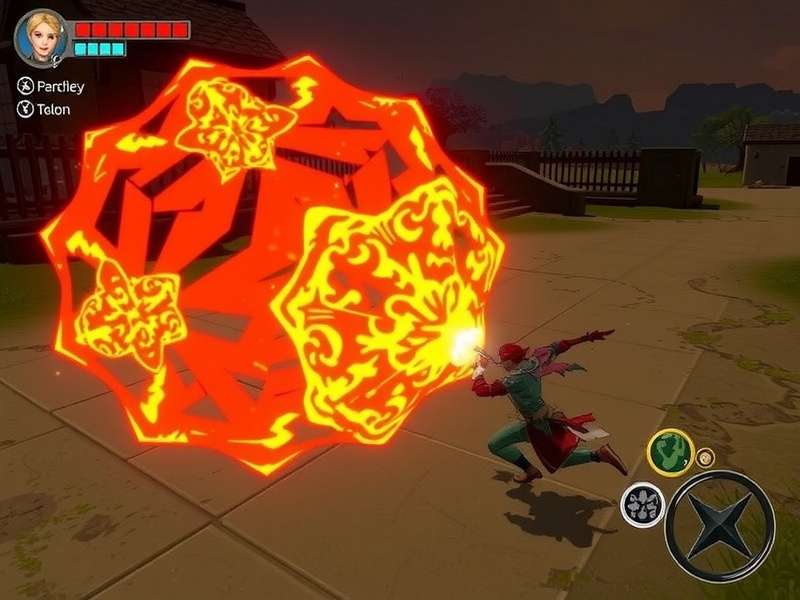Tap the large four-point star attack button
Viewport: 800px width, 600px height.
click(x=720, y=526)
